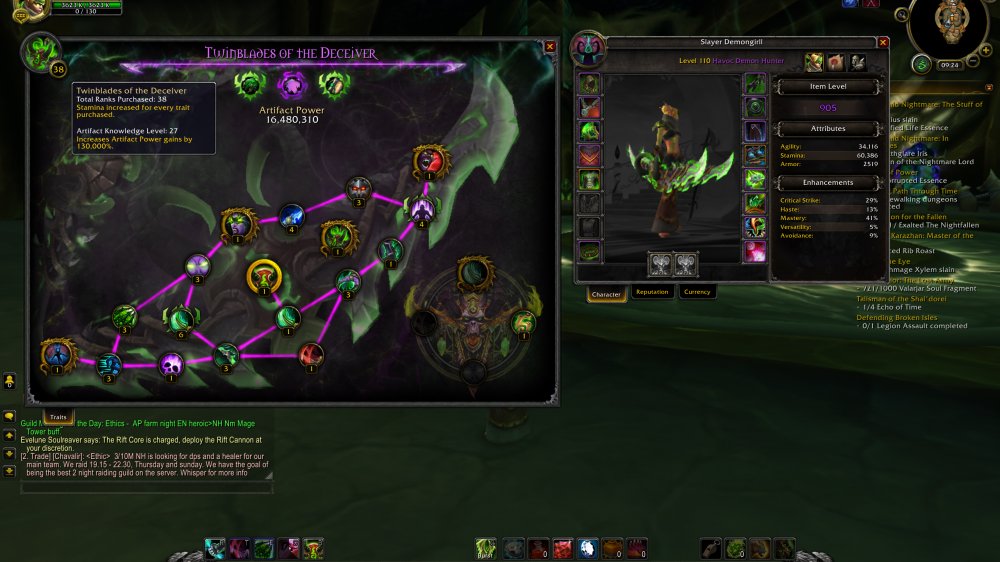Select the head armor equipment slot
Screen dimensions: 1000x562
(x=590, y=84)
